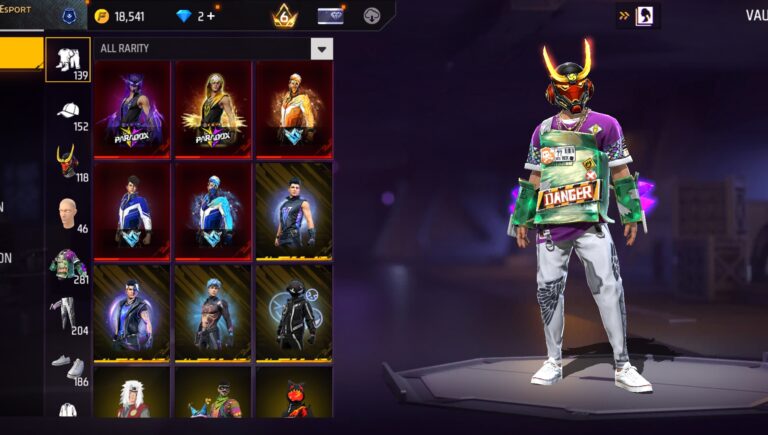Open the horned mask category
This screenshot has width=768, height=435.
tap(68, 161)
